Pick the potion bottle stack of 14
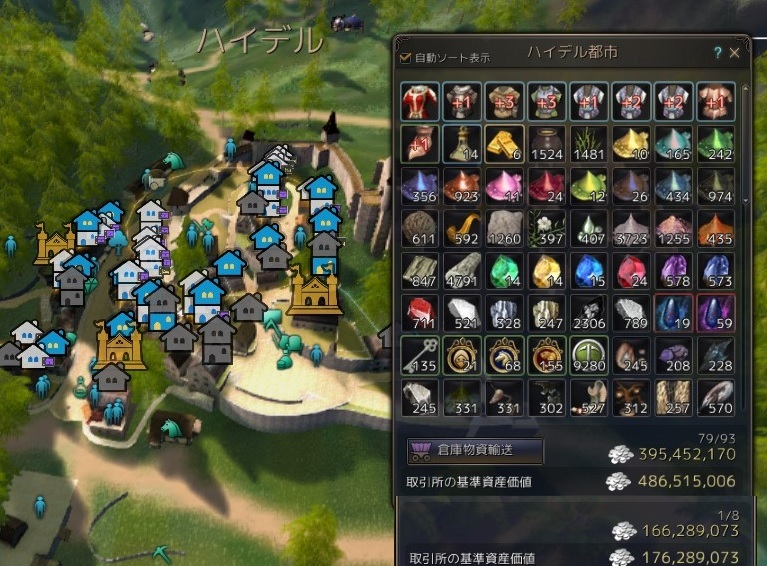This screenshot has height=566, width=767. pyautogui.click(x=462, y=145)
